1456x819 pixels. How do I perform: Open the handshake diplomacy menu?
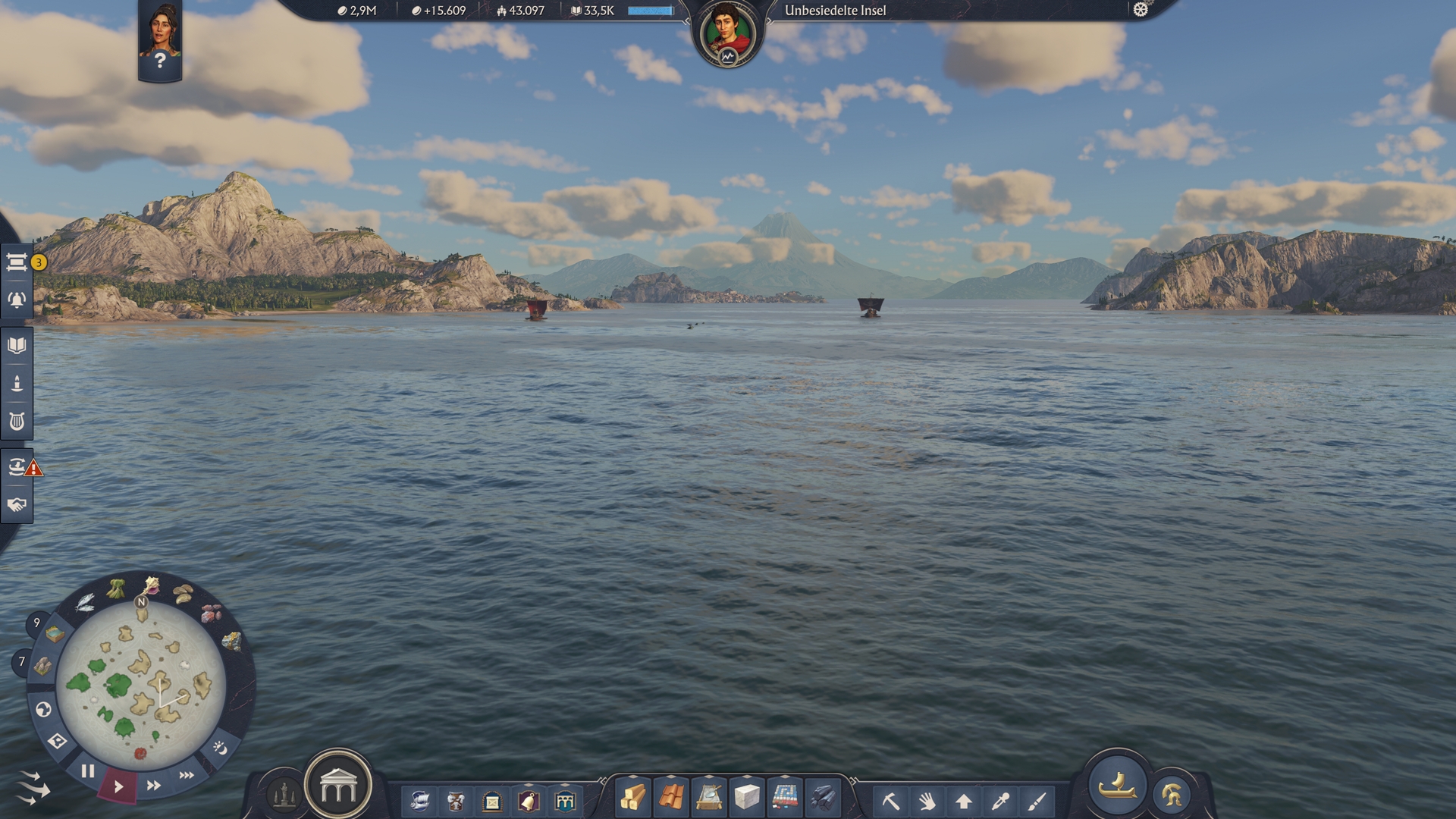pos(17,505)
